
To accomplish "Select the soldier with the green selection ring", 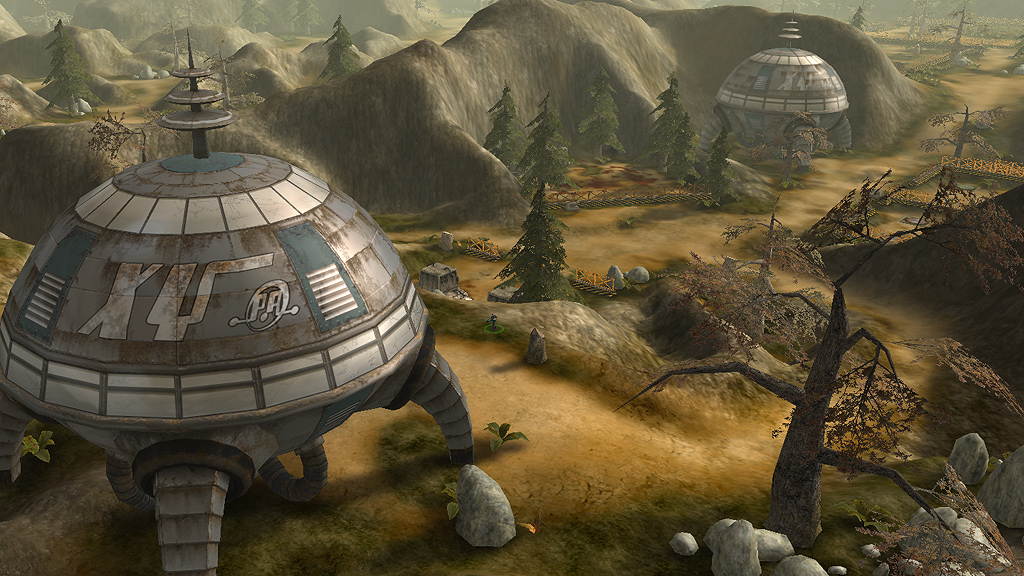I will 492,323.
